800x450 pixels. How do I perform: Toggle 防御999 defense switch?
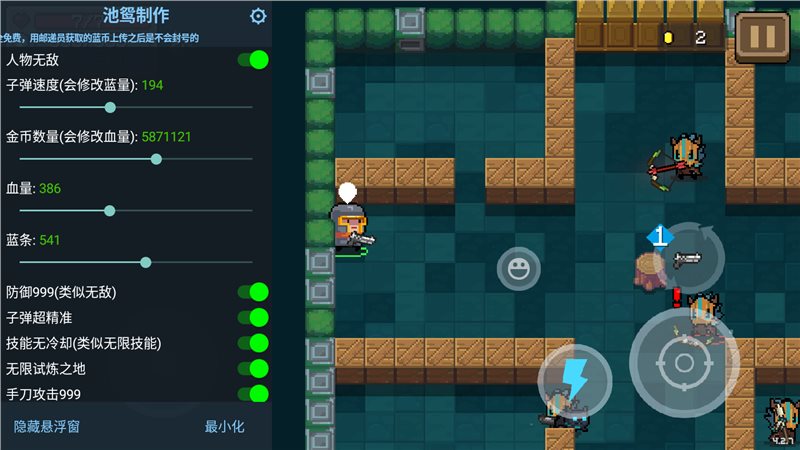pos(253,292)
